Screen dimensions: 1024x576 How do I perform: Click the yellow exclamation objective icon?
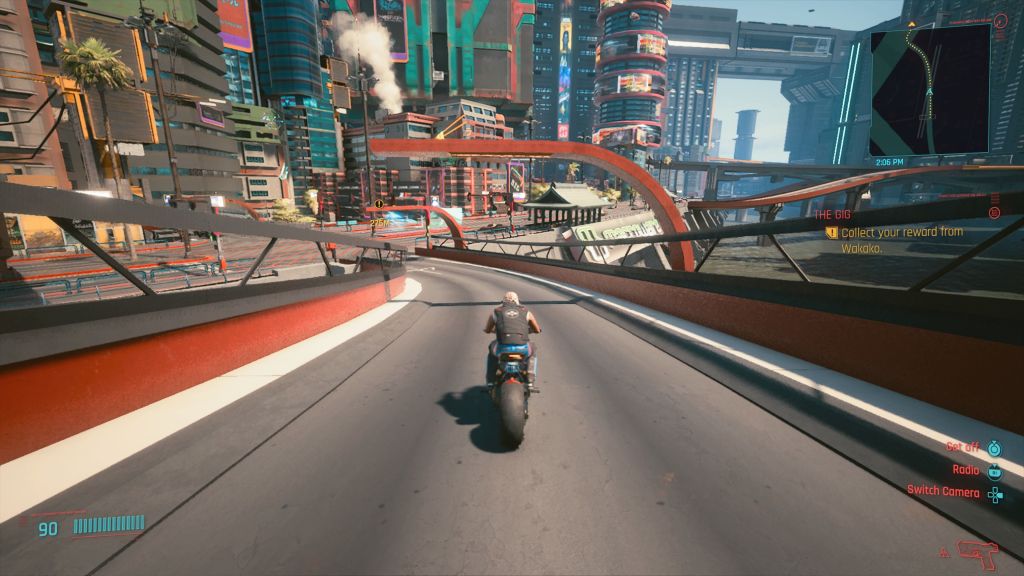831,233
